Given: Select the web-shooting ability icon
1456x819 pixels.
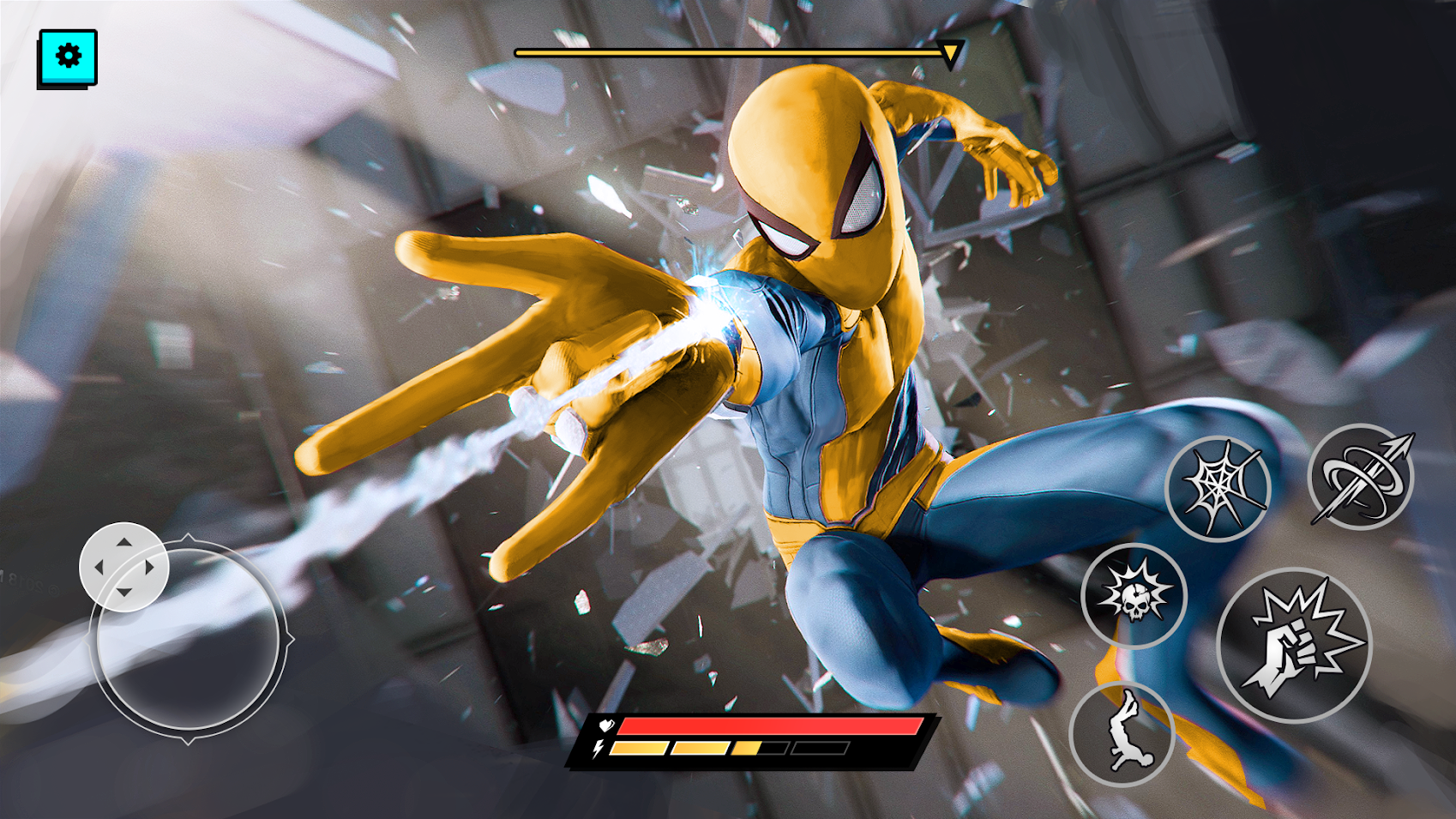Looking at the screenshot, I should coord(1221,485).
